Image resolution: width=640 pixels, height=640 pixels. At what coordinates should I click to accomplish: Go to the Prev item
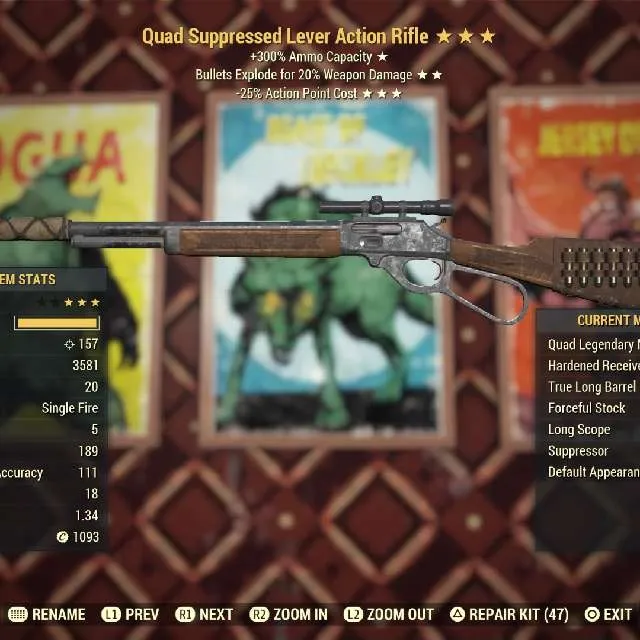tap(130, 615)
